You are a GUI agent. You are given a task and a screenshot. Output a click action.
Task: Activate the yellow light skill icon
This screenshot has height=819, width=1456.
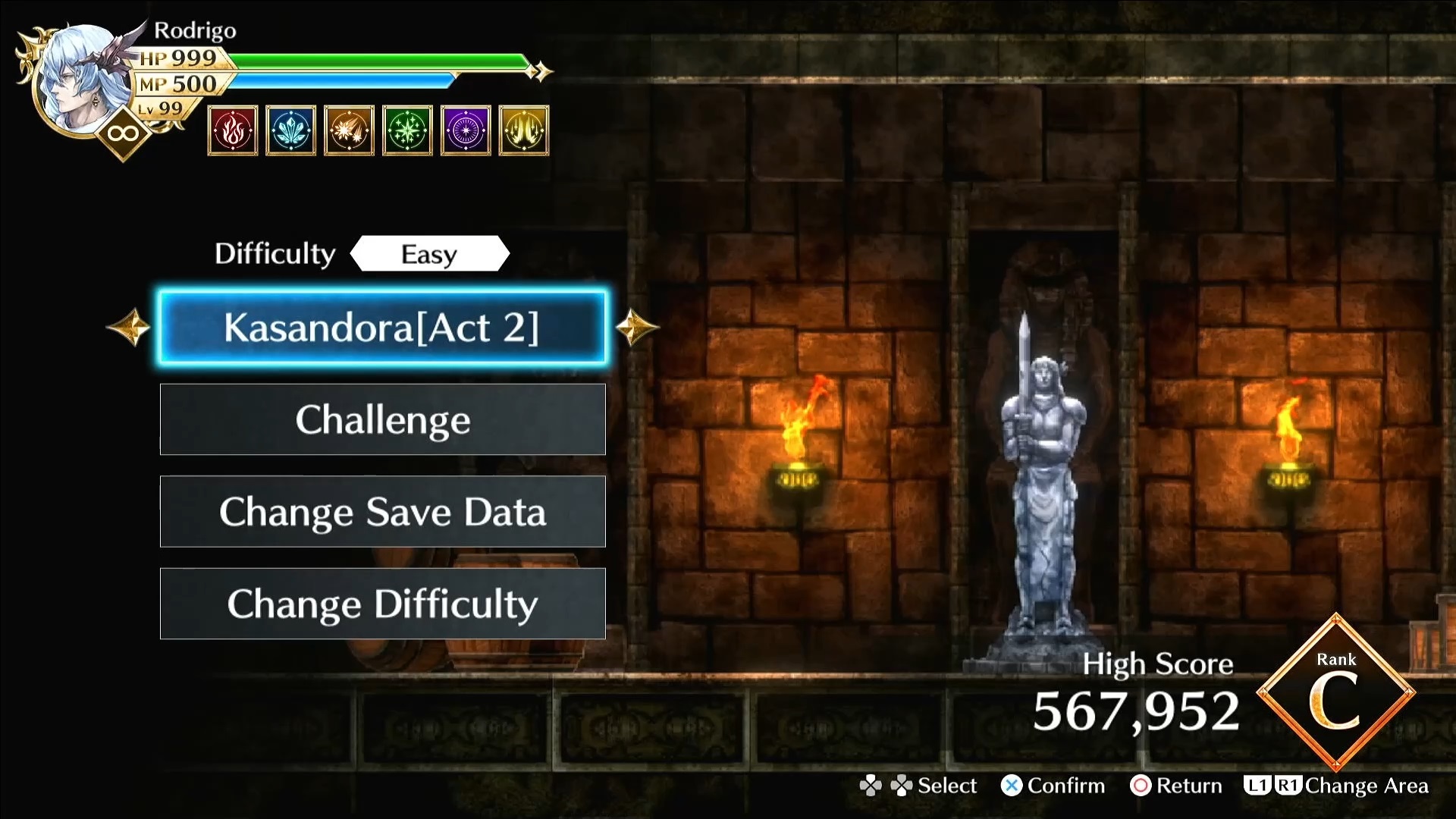(x=524, y=130)
